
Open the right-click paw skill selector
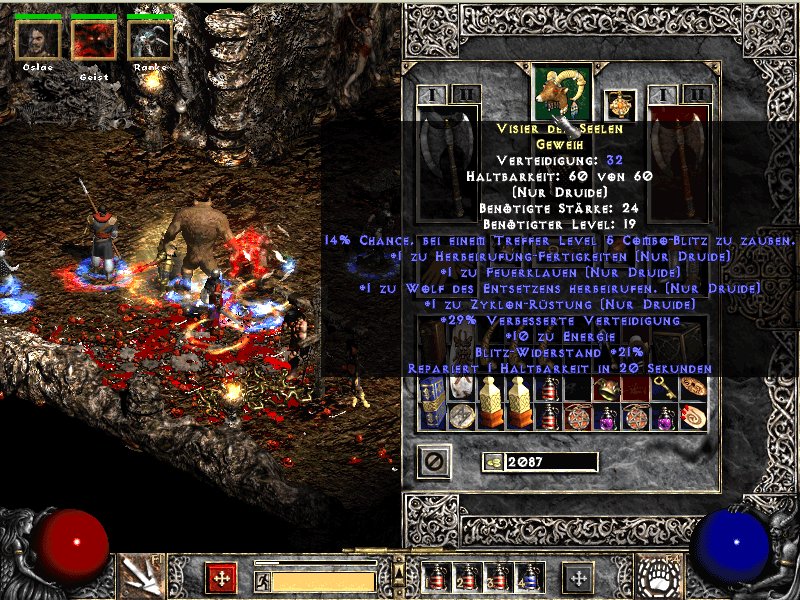(660, 575)
